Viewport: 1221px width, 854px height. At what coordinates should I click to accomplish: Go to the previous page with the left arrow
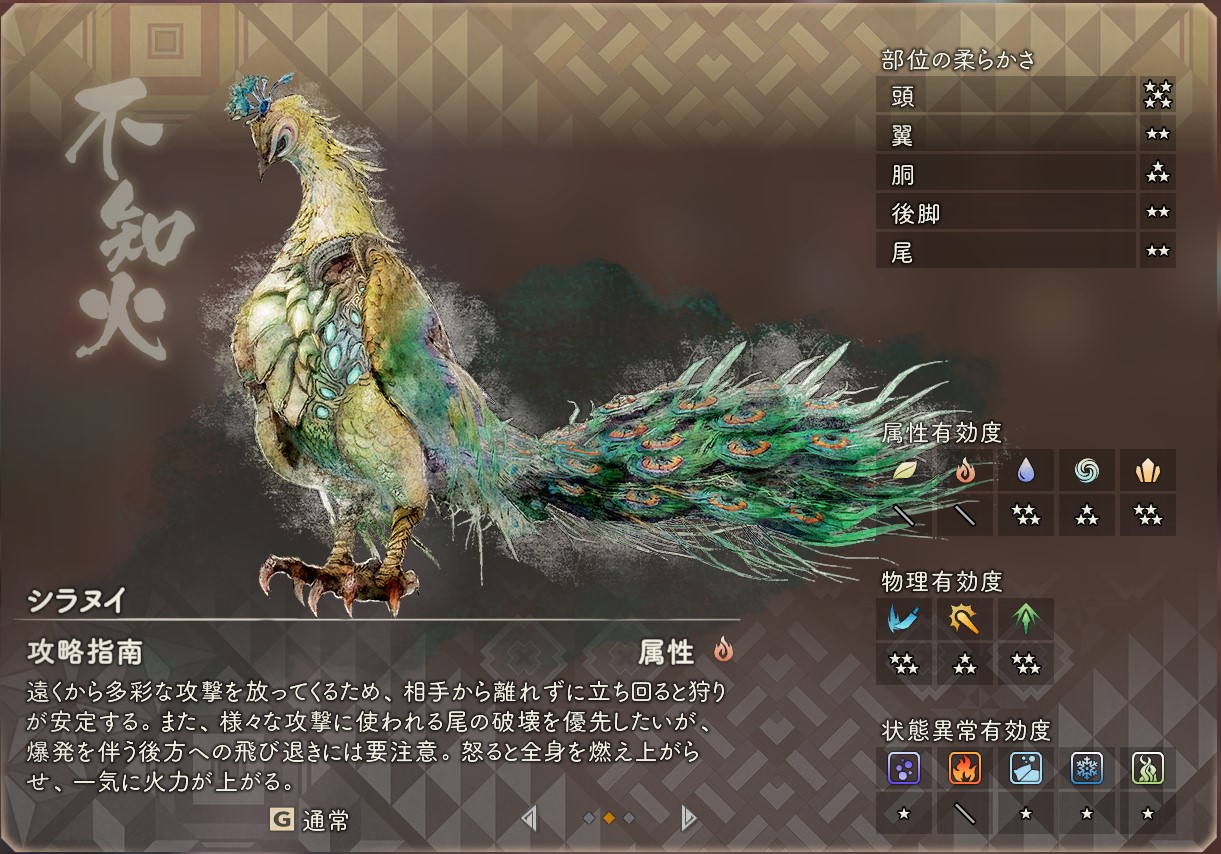click(x=529, y=819)
